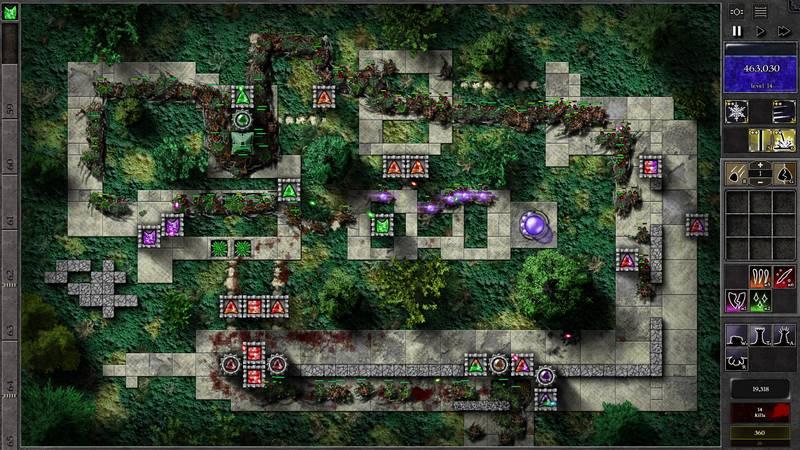Pause the game
The image size is (800, 450).
pyautogui.click(x=737, y=31)
